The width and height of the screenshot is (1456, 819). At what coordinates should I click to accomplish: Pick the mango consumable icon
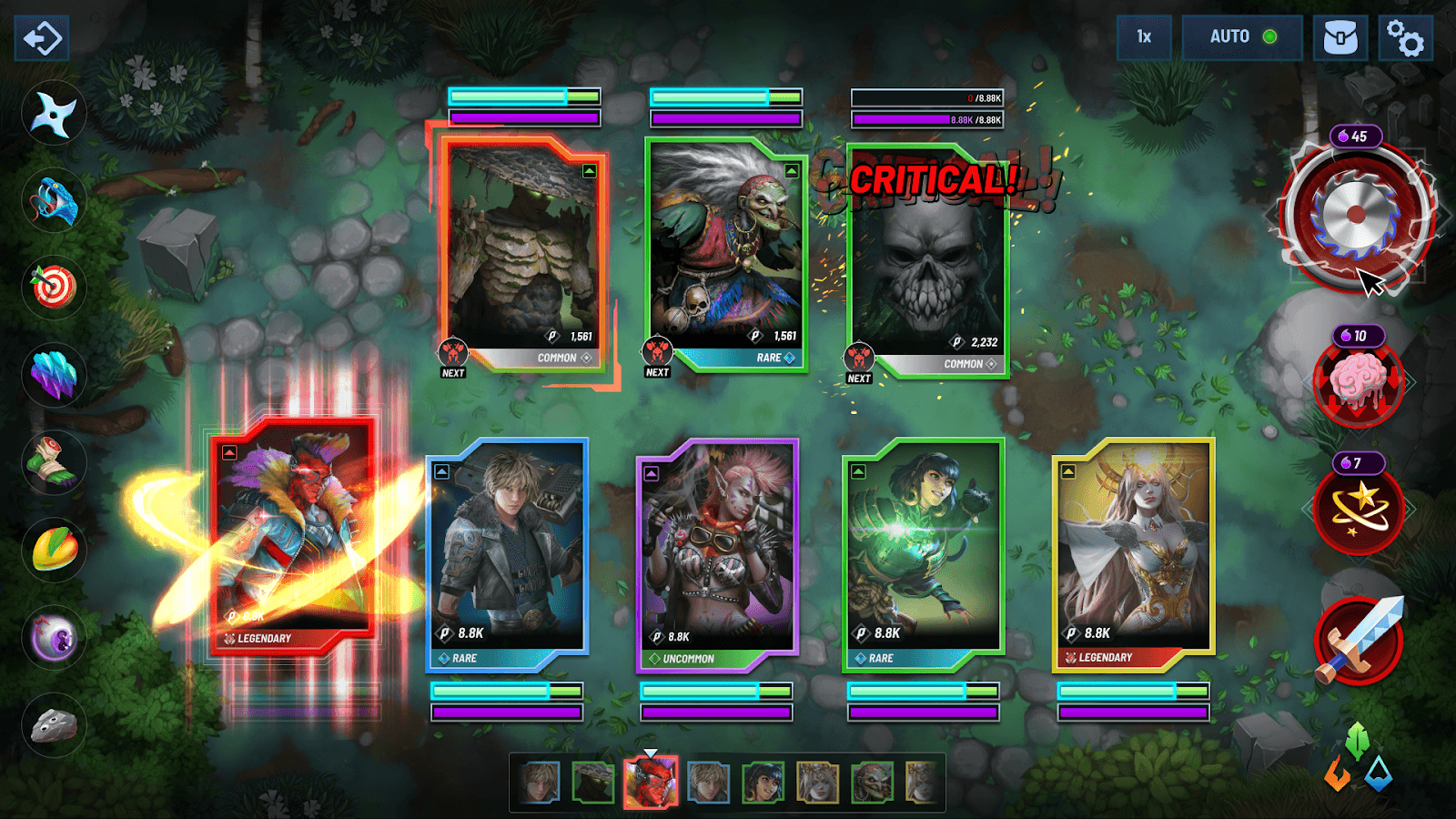click(52, 548)
